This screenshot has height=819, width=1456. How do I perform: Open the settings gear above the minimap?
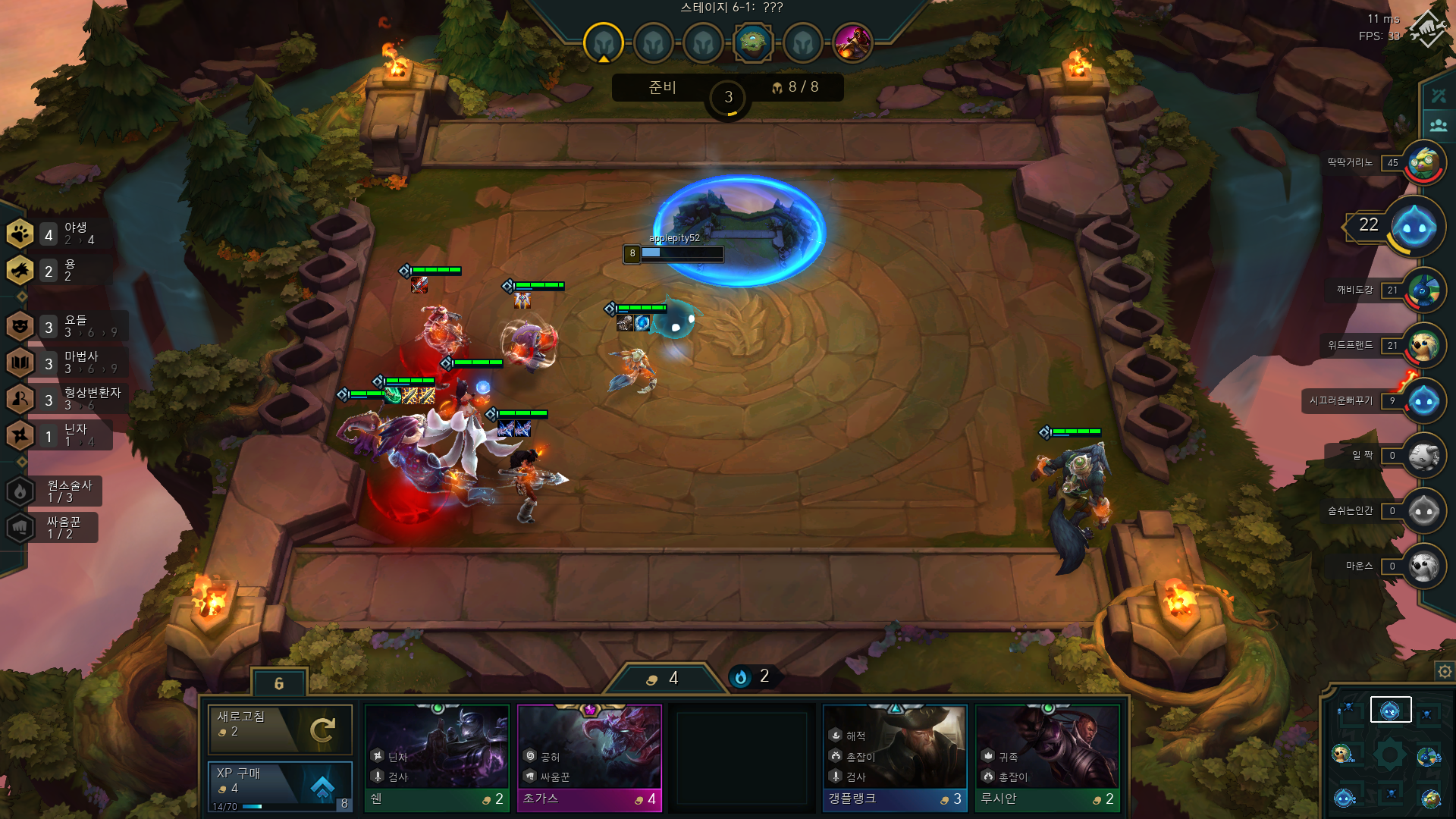click(x=1444, y=671)
